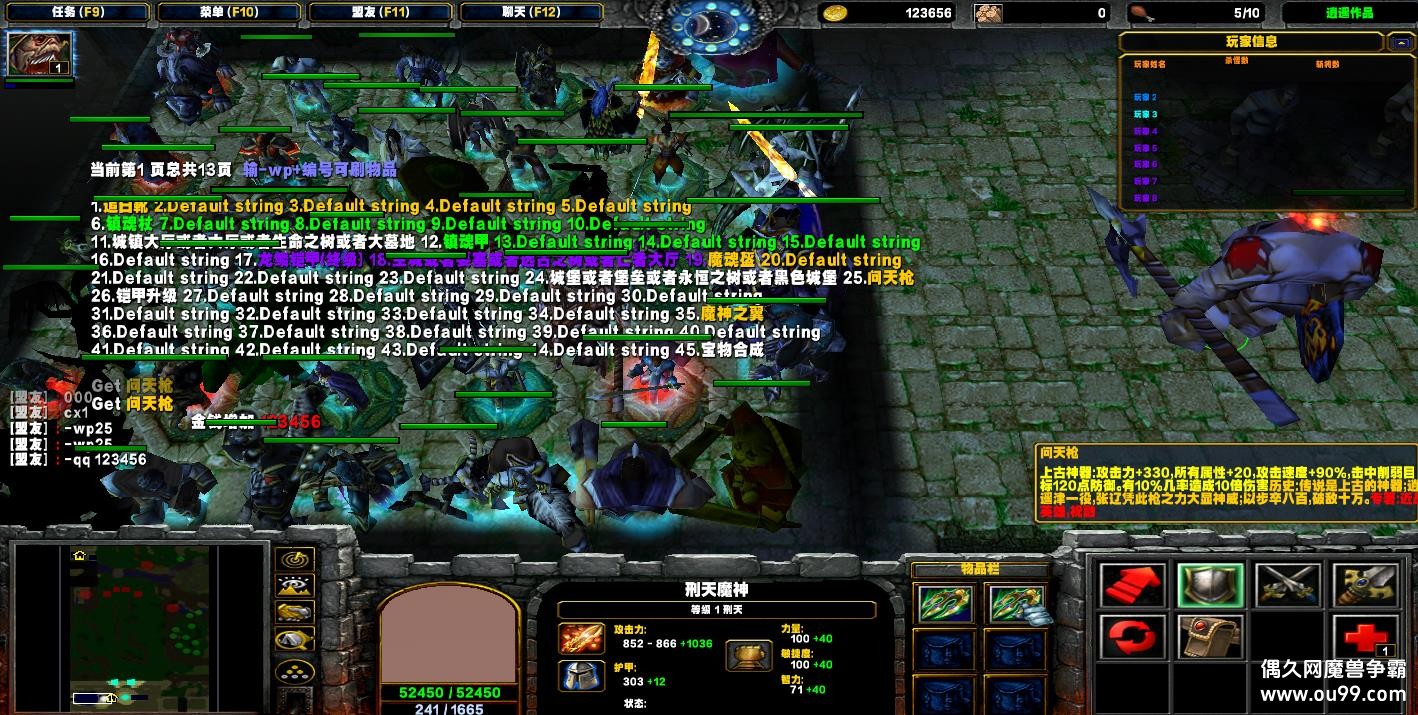Image resolution: width=1418 pixels, height=715 pixels.
Task: Activate the red arrow move command
Action: (x=1131, y=585)
